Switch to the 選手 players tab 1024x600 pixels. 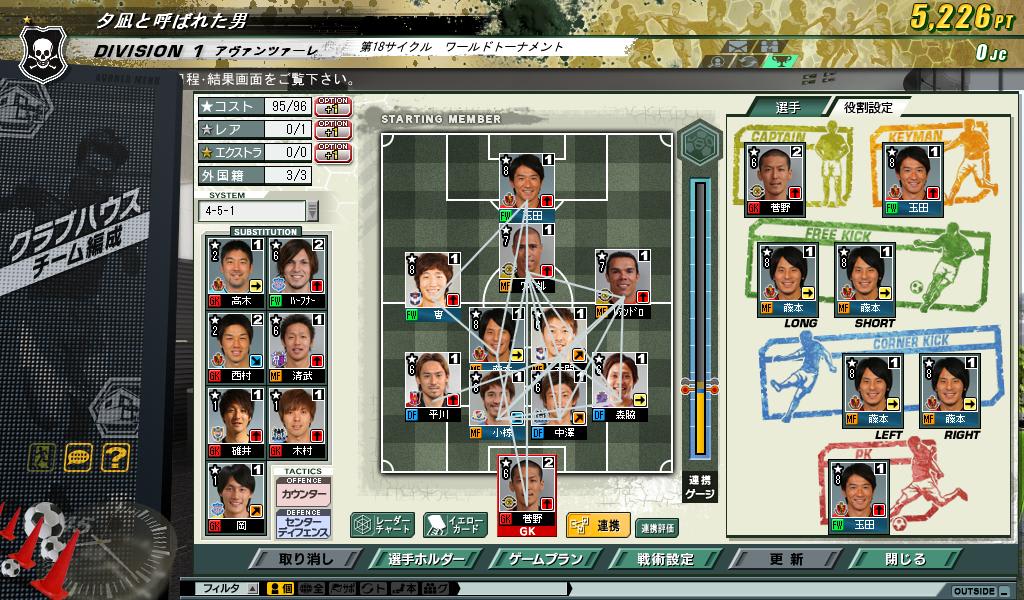click(787, 107)
